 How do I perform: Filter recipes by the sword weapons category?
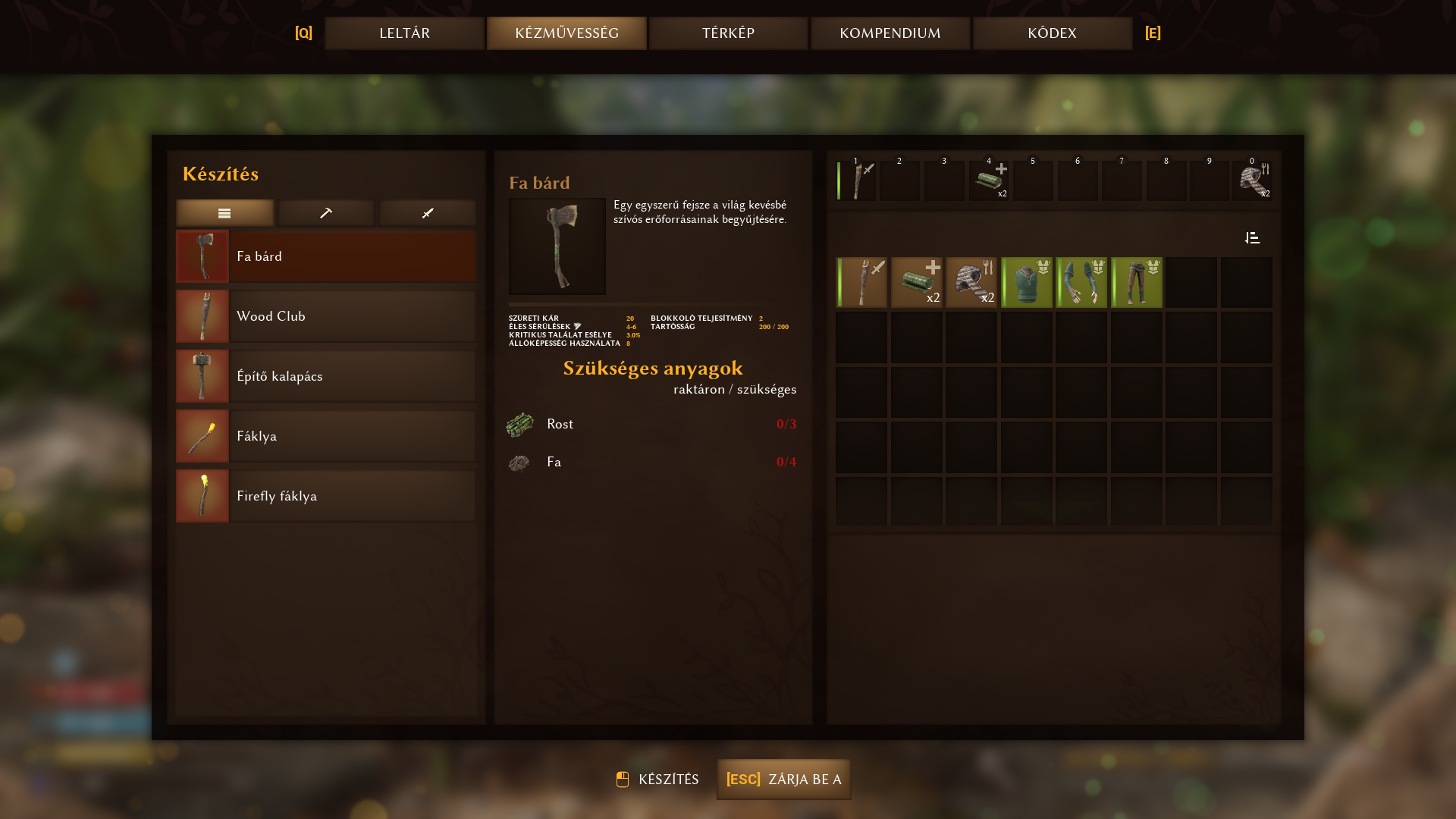pyautogui.click(x=428, y=213)
